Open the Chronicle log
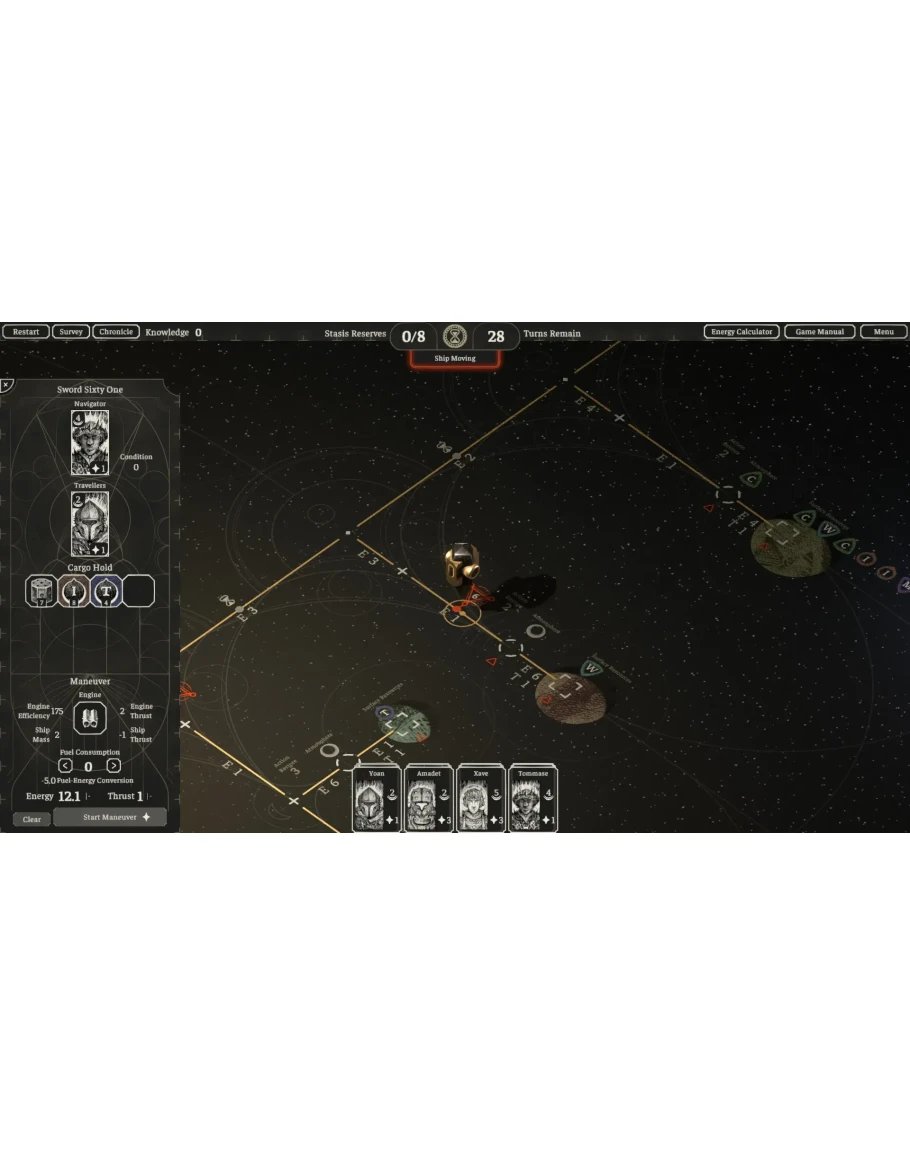The width and height of the screenshot is (910, 1155). coord(116,332)
